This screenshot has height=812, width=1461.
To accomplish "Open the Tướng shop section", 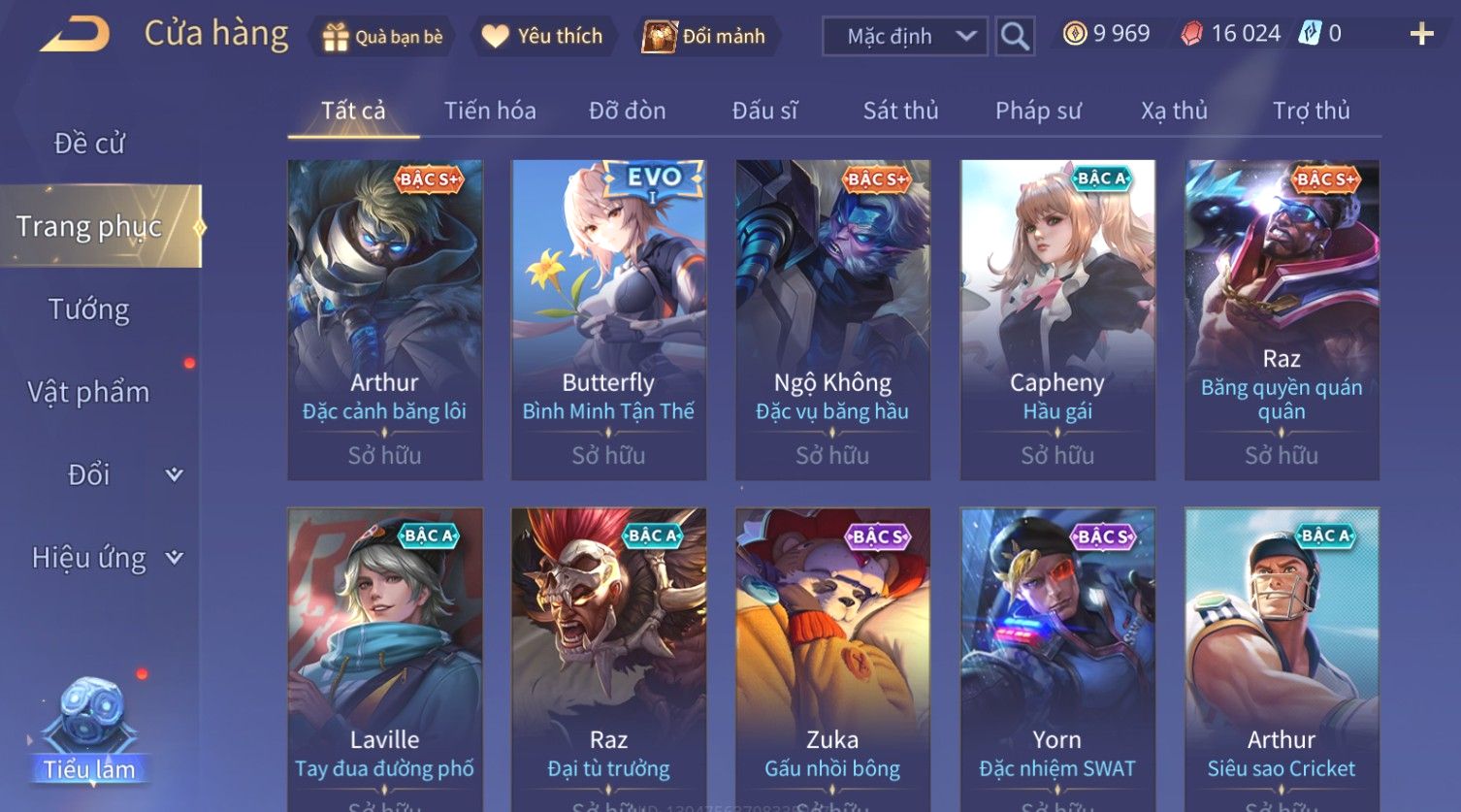I will click(x=89, y=309).
